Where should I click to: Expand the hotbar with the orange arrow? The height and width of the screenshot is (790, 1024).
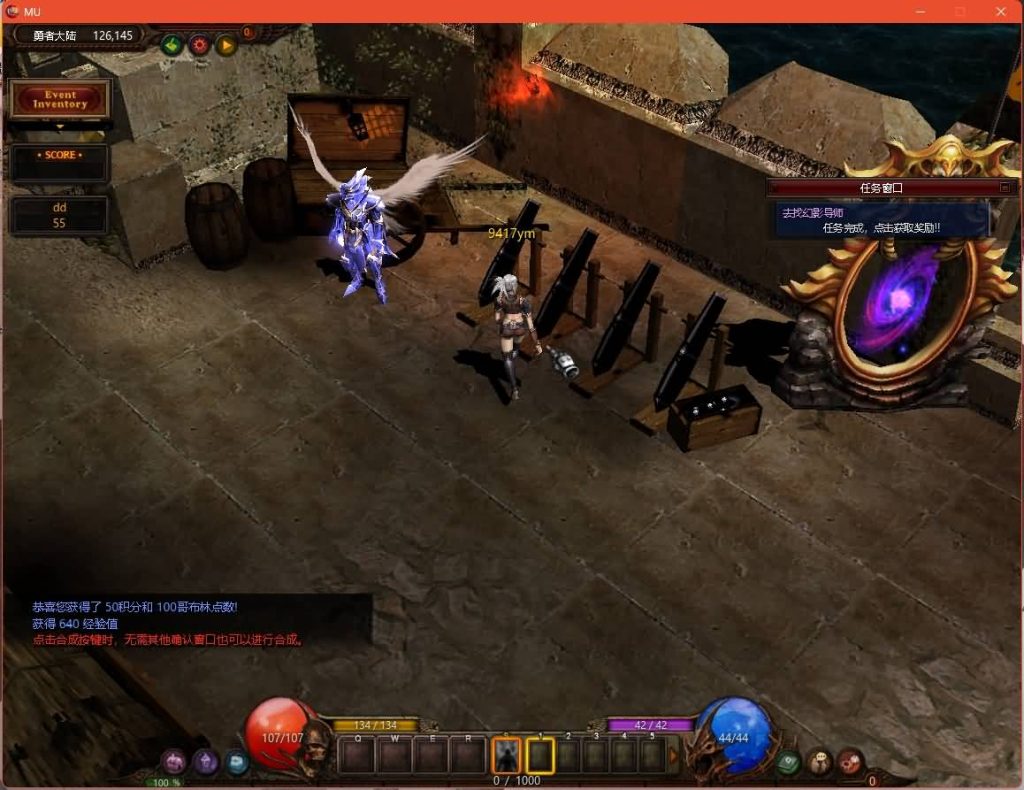pyautogui.click(x=674, y=756)
